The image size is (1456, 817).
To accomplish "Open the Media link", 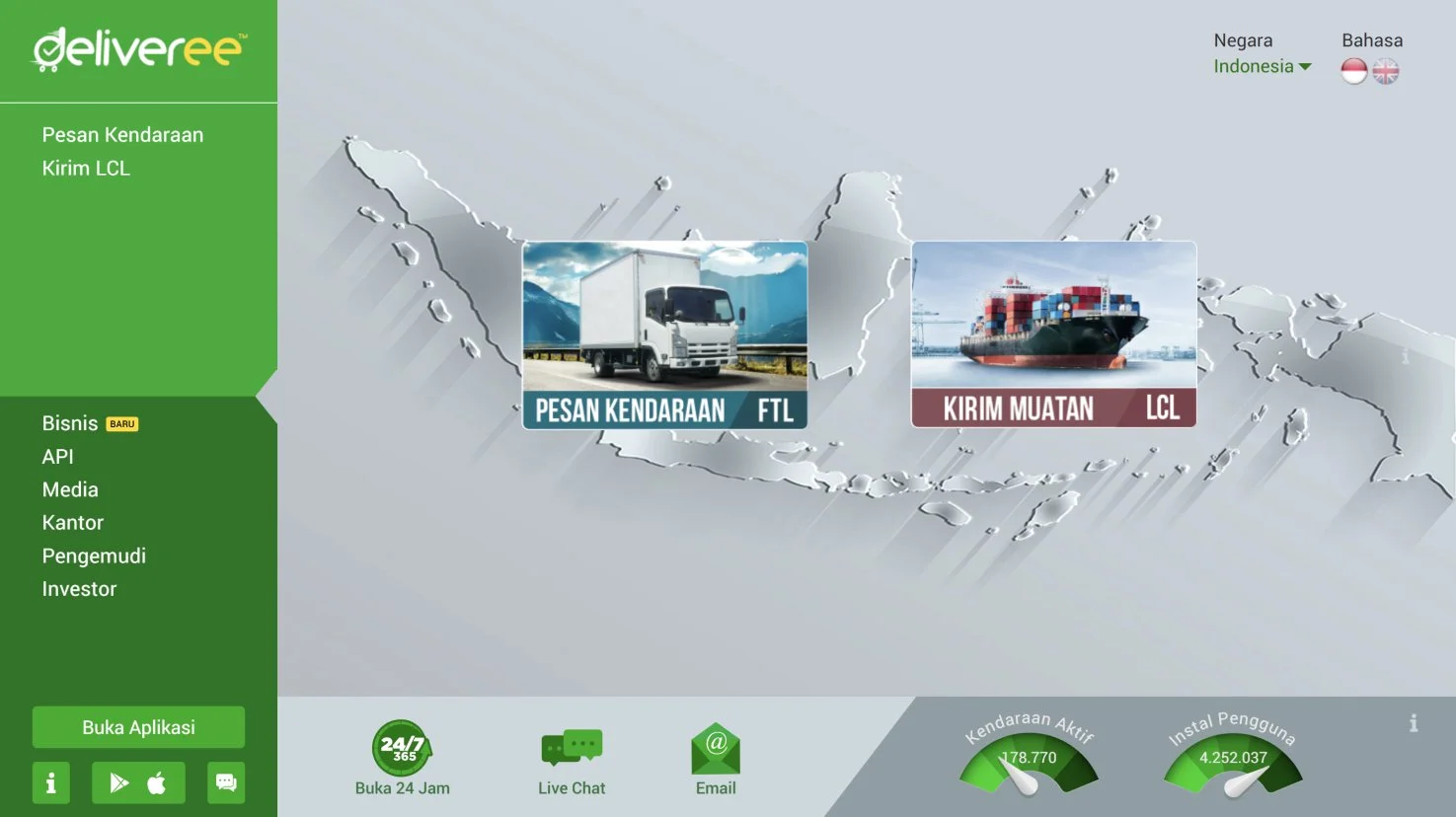I will click(x=70, y=489).
